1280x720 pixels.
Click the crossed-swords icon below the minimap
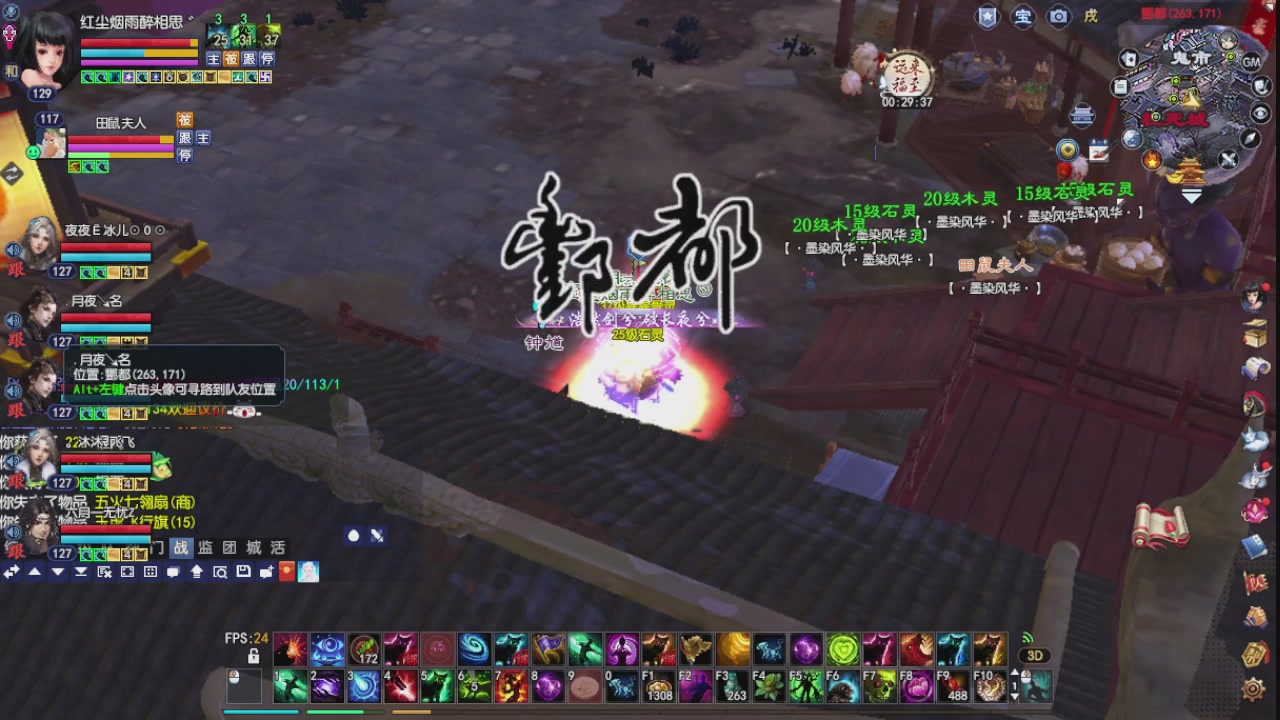(x=1227, y=158)
